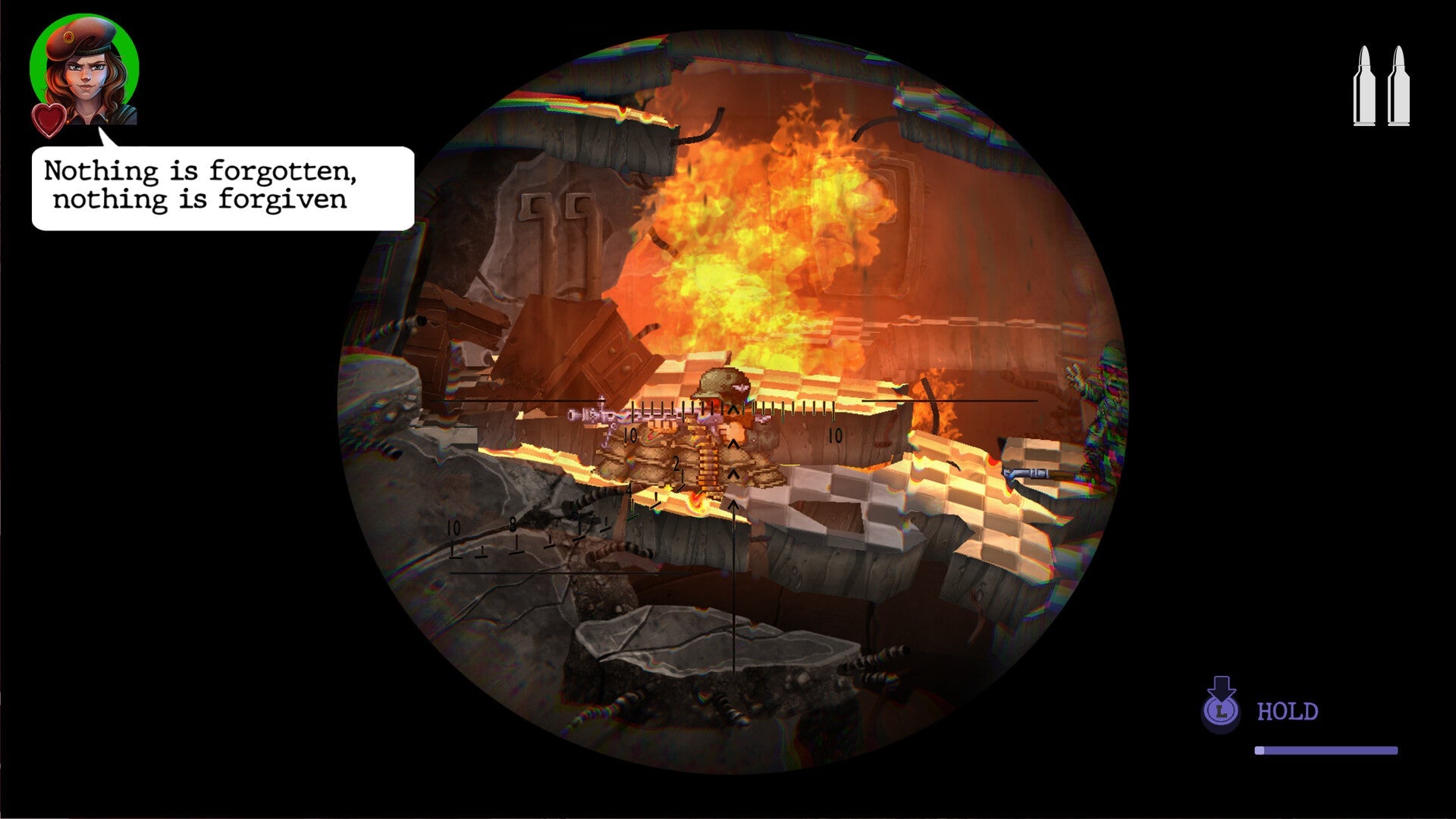This screenshot has height=819, width=1456.
Task: Click the HOLD label near the bottom right
Action: click(x=1287, y=711)
